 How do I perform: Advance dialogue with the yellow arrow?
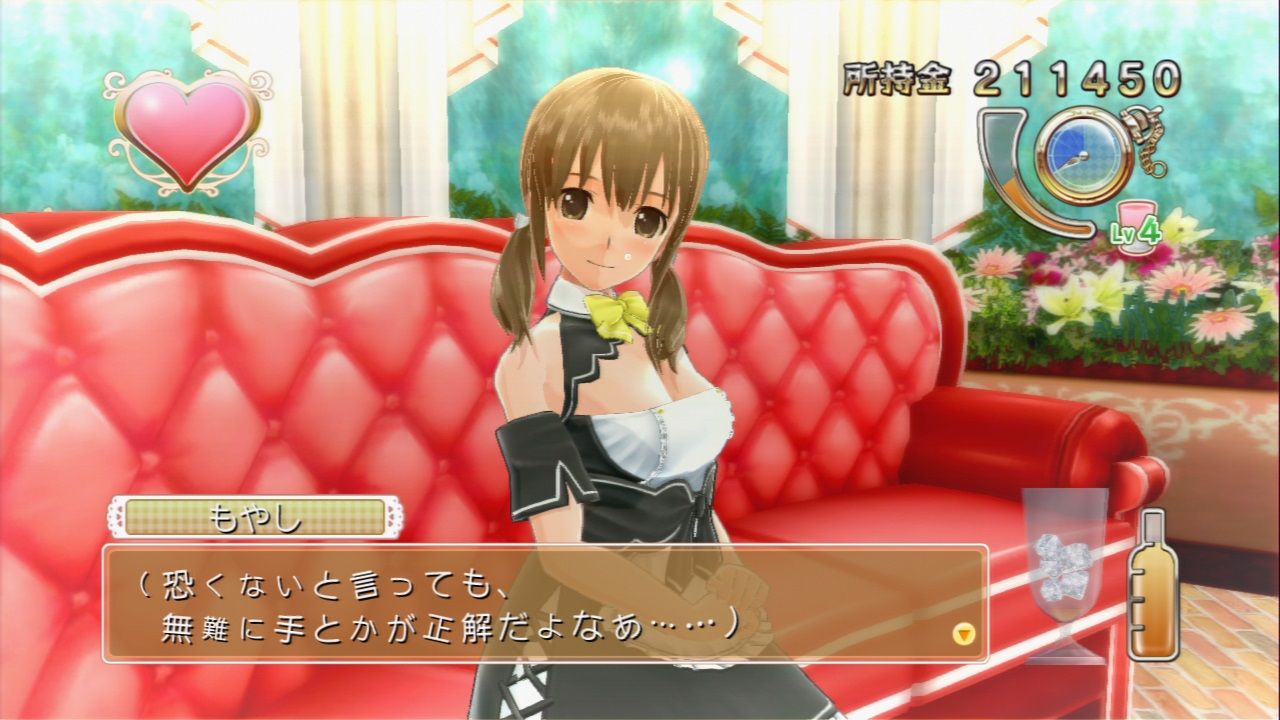(x=962, y=634)
